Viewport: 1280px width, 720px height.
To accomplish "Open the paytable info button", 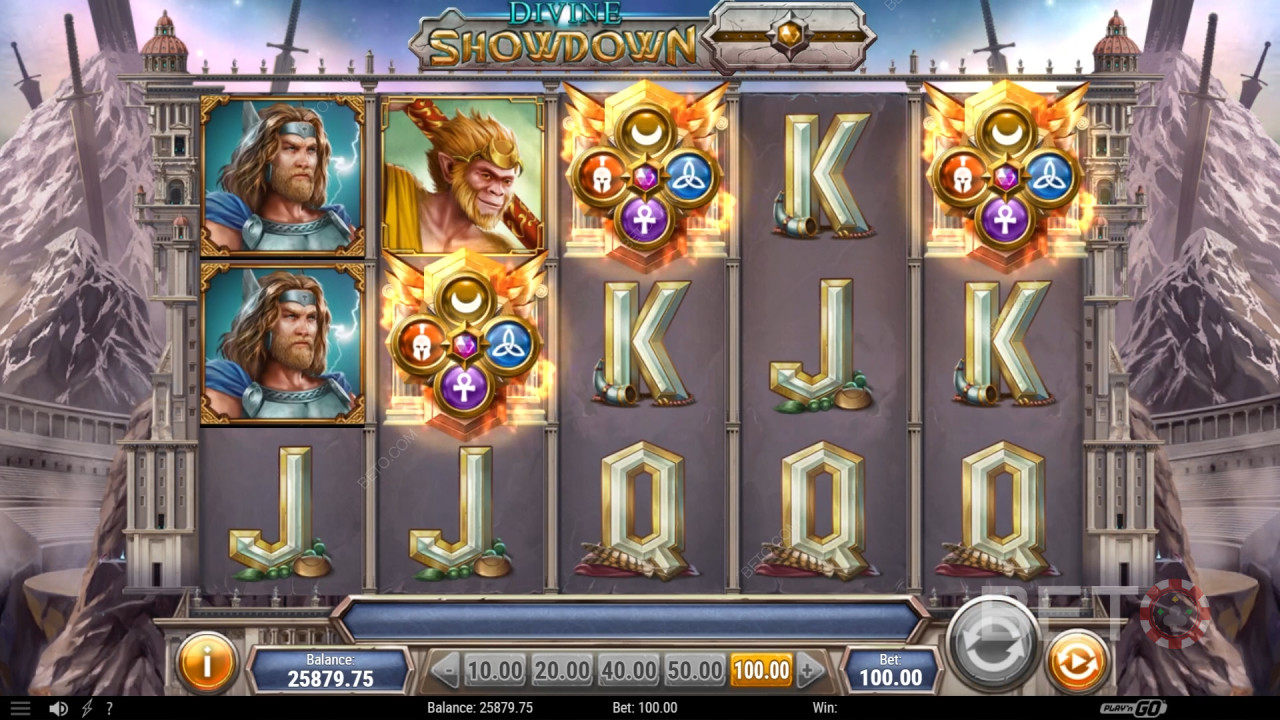I will [207, 662].
